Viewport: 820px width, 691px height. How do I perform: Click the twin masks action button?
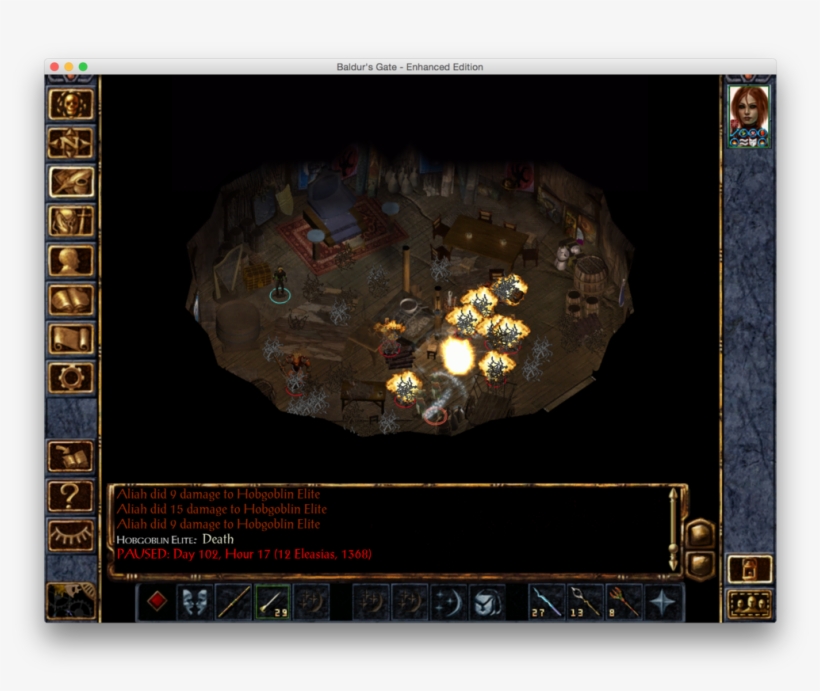(x=194, y=601)
